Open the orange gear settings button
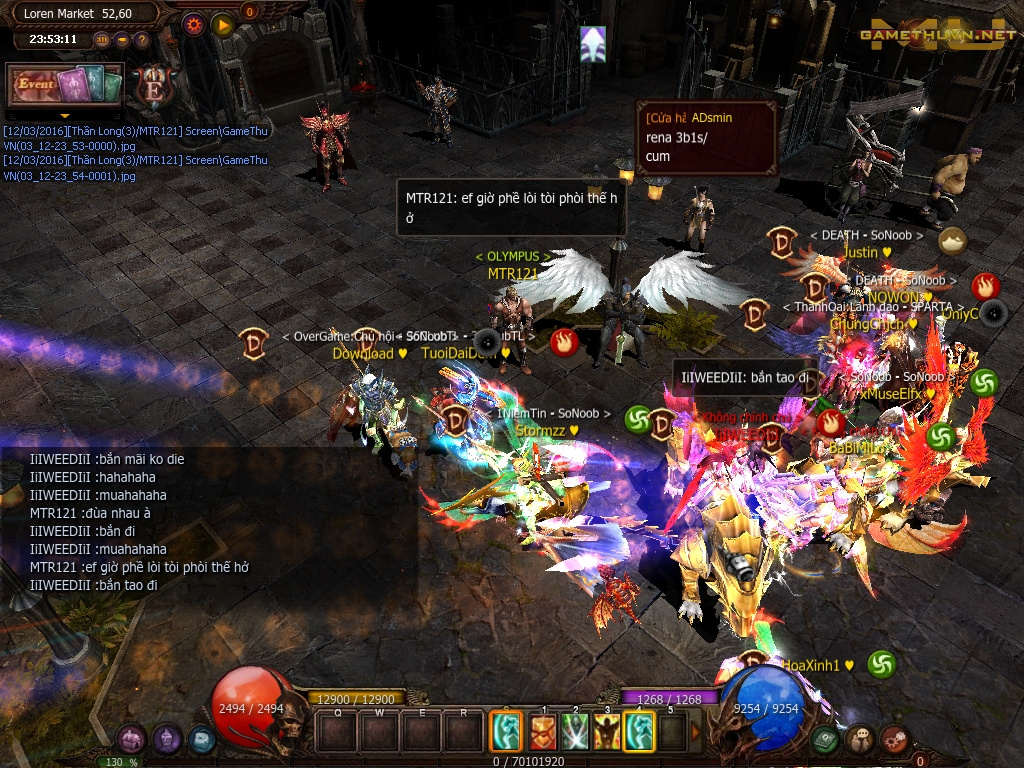The width and height of the screenshot is (1024, 768). pyautogui.click(x=194, y=24)
